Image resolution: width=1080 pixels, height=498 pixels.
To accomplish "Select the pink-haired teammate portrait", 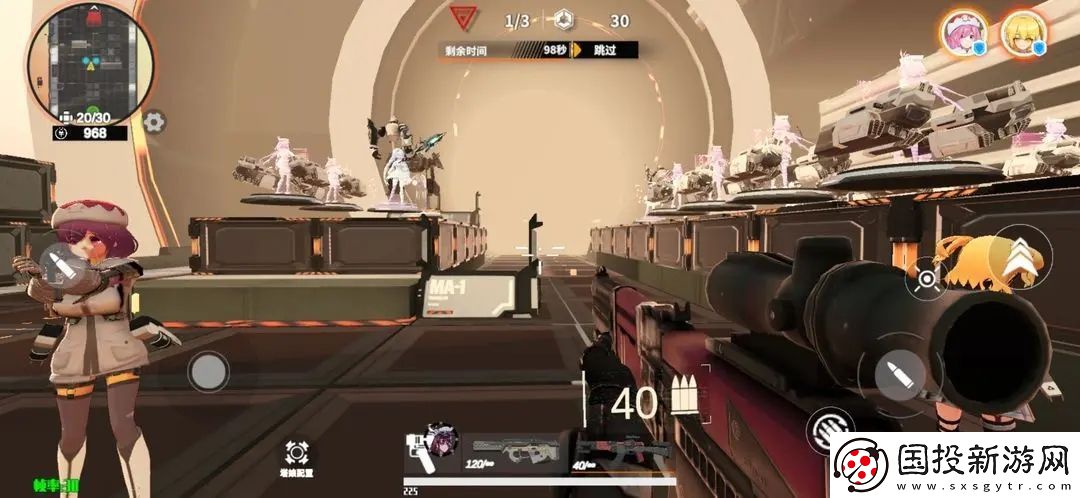I will point(963,34).
